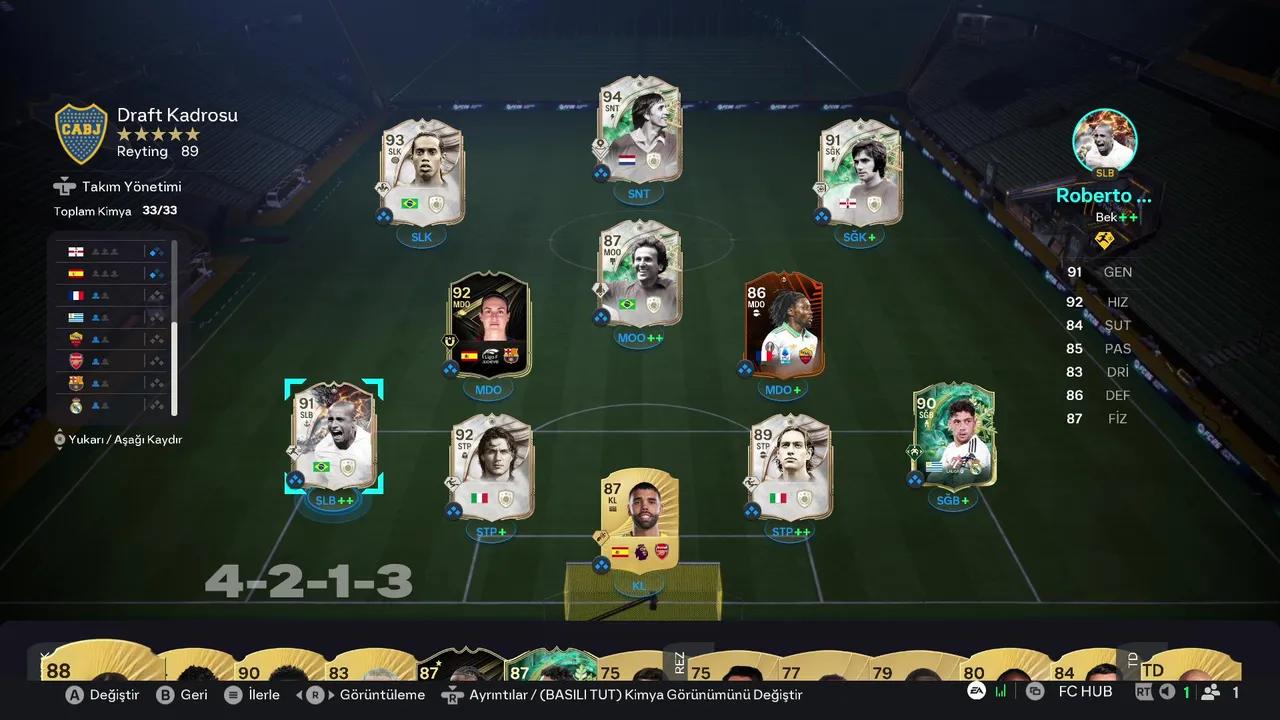Select the Barcelona crest in the chemistry panel
Viewport: 1280px width, 720px height.
tap(76, 382)
